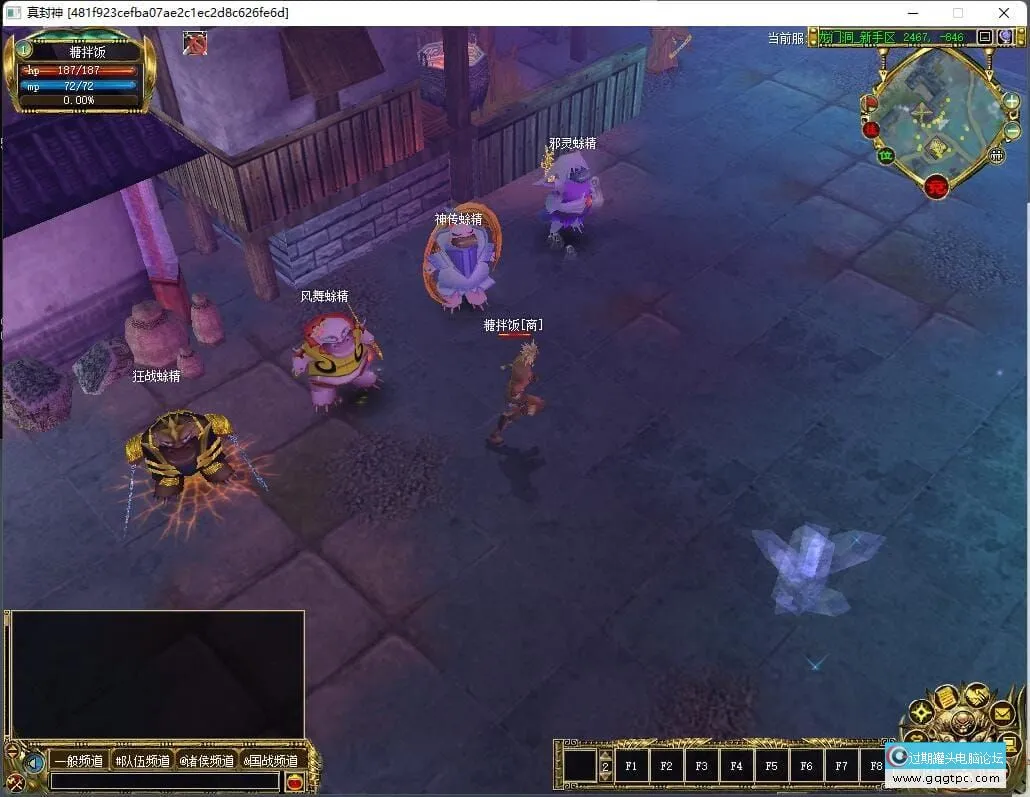Toggle the blue speaker sound icon
This screenshot has height=797, width=1030.
(34, 763)
